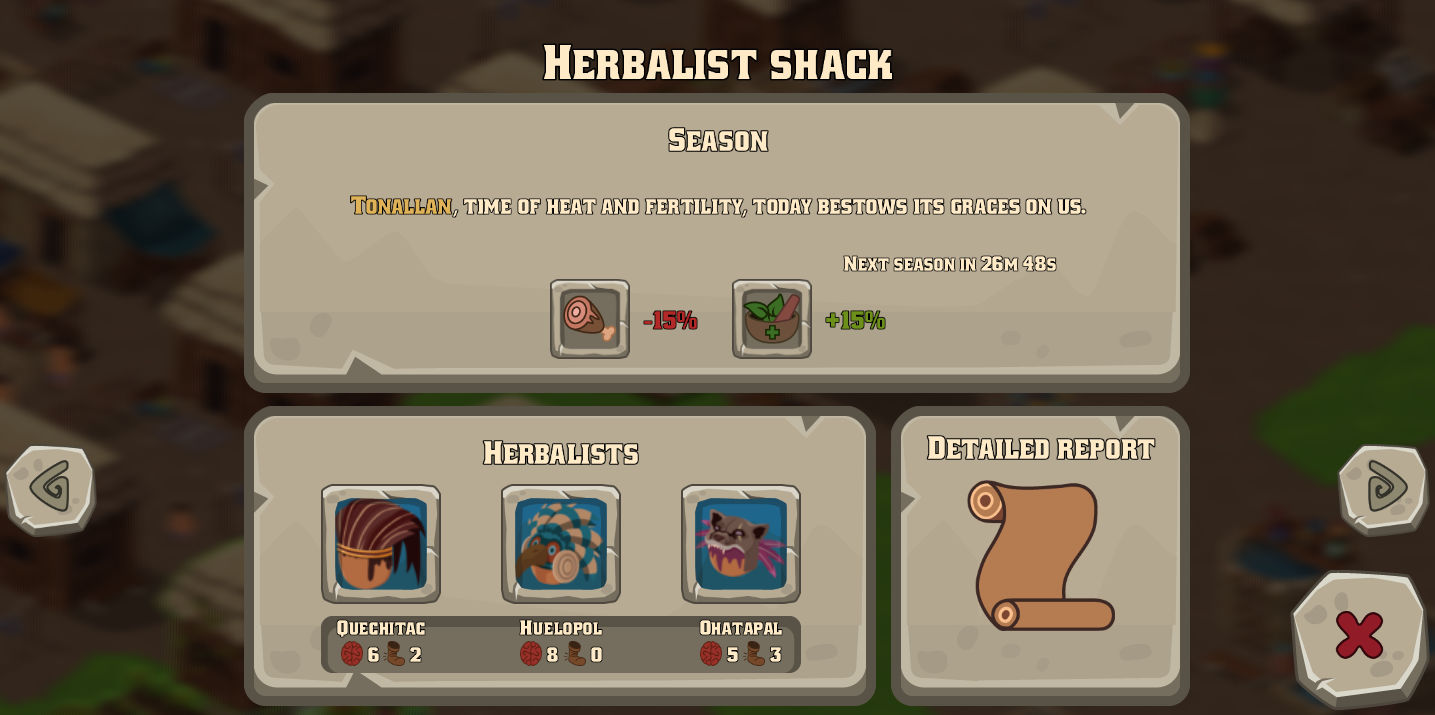Go to the previous building panel
Image resolution: width=1435 pixels, height=715 pixels.
(x=50, y=488)
